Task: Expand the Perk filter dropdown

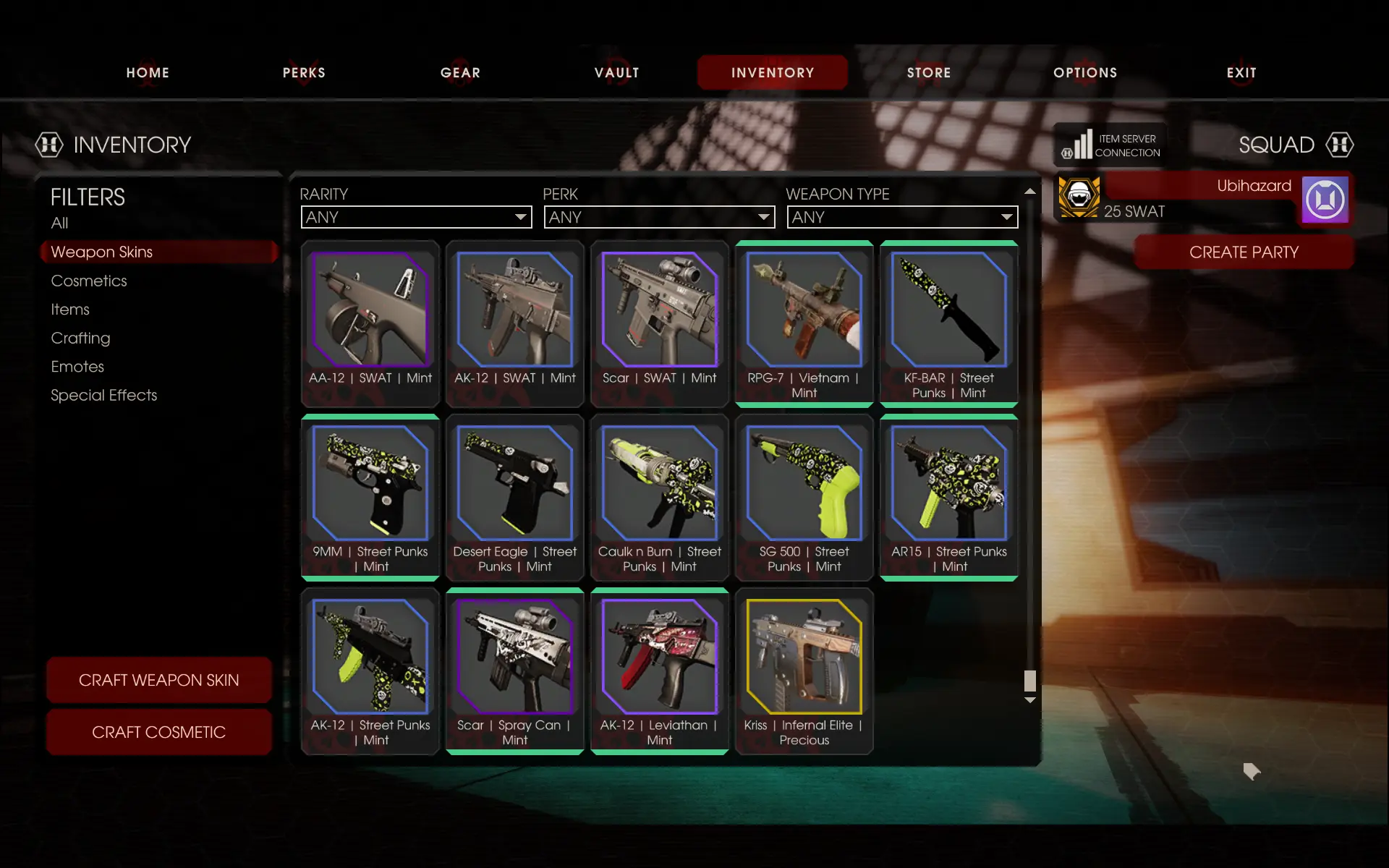Action: (659, 217)
